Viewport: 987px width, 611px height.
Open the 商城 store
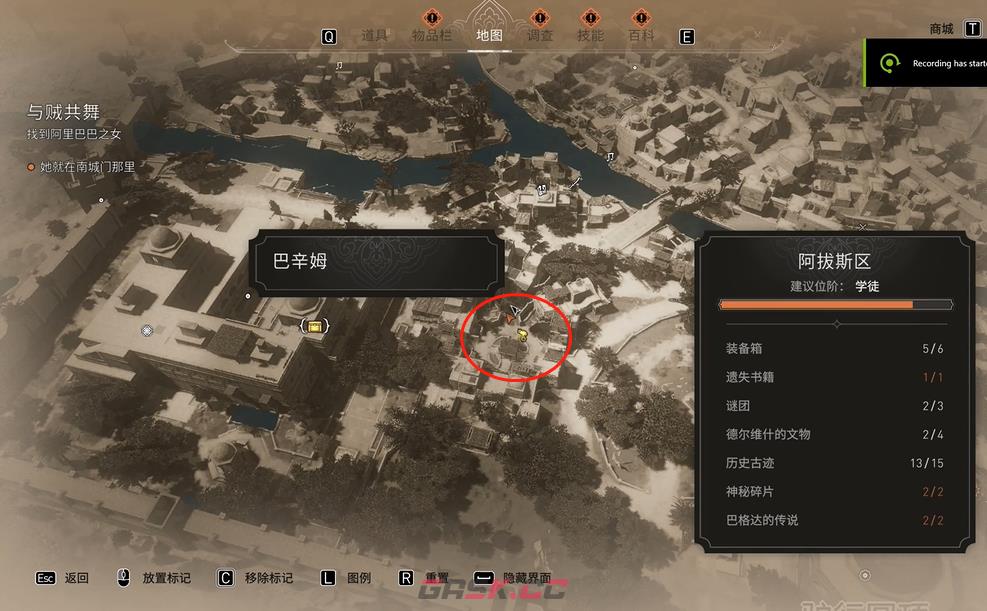pos(941,29)
